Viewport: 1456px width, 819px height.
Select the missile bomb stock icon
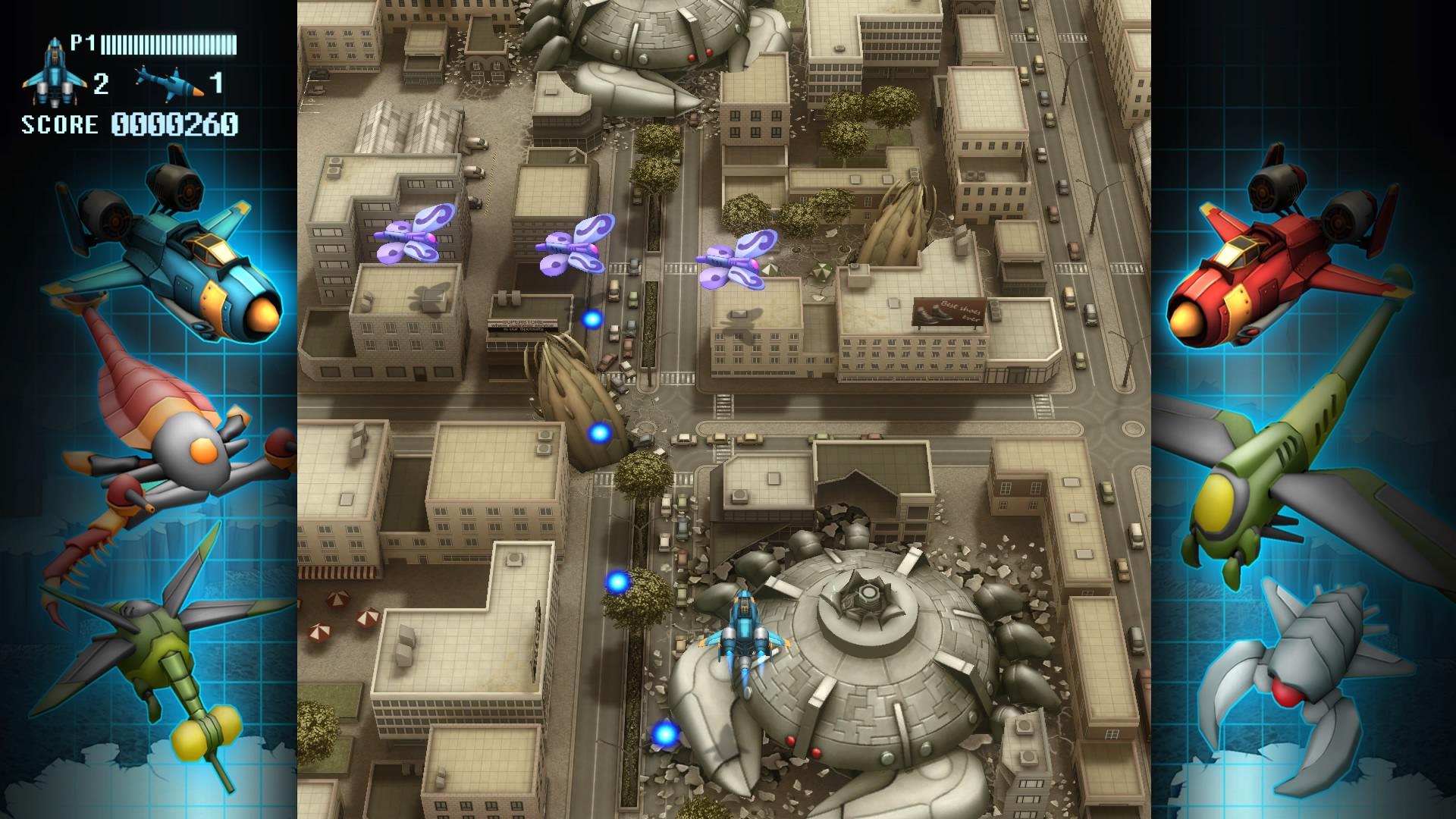tap(168, 81)
